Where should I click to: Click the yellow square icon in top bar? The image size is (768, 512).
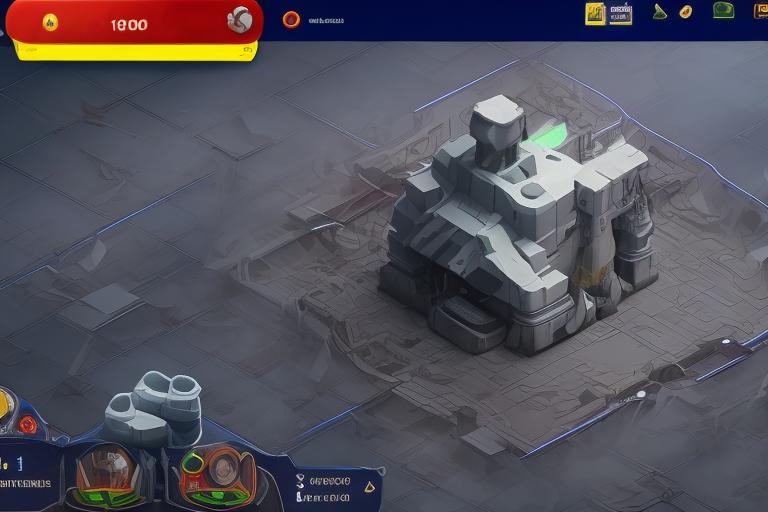click(595, 13)
